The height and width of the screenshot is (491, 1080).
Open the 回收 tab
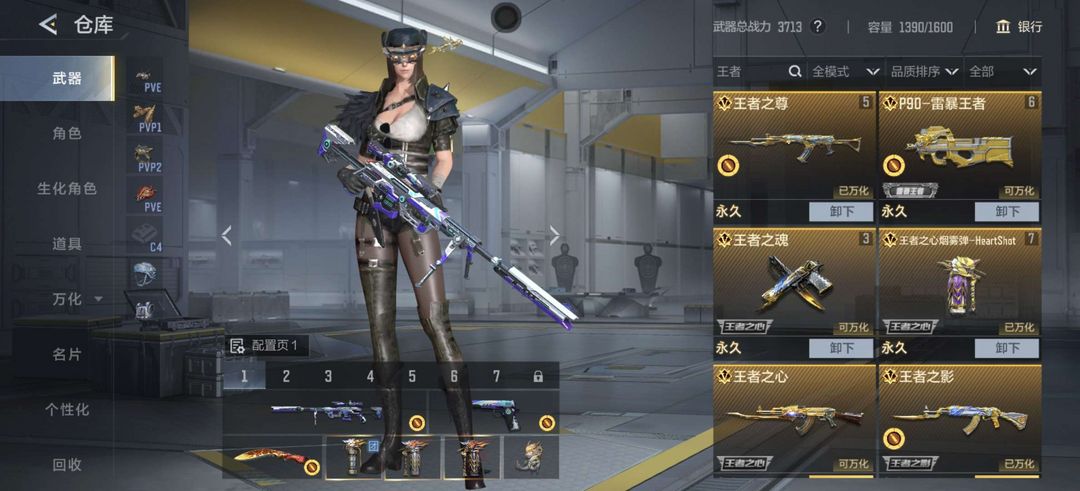(67, 464)
